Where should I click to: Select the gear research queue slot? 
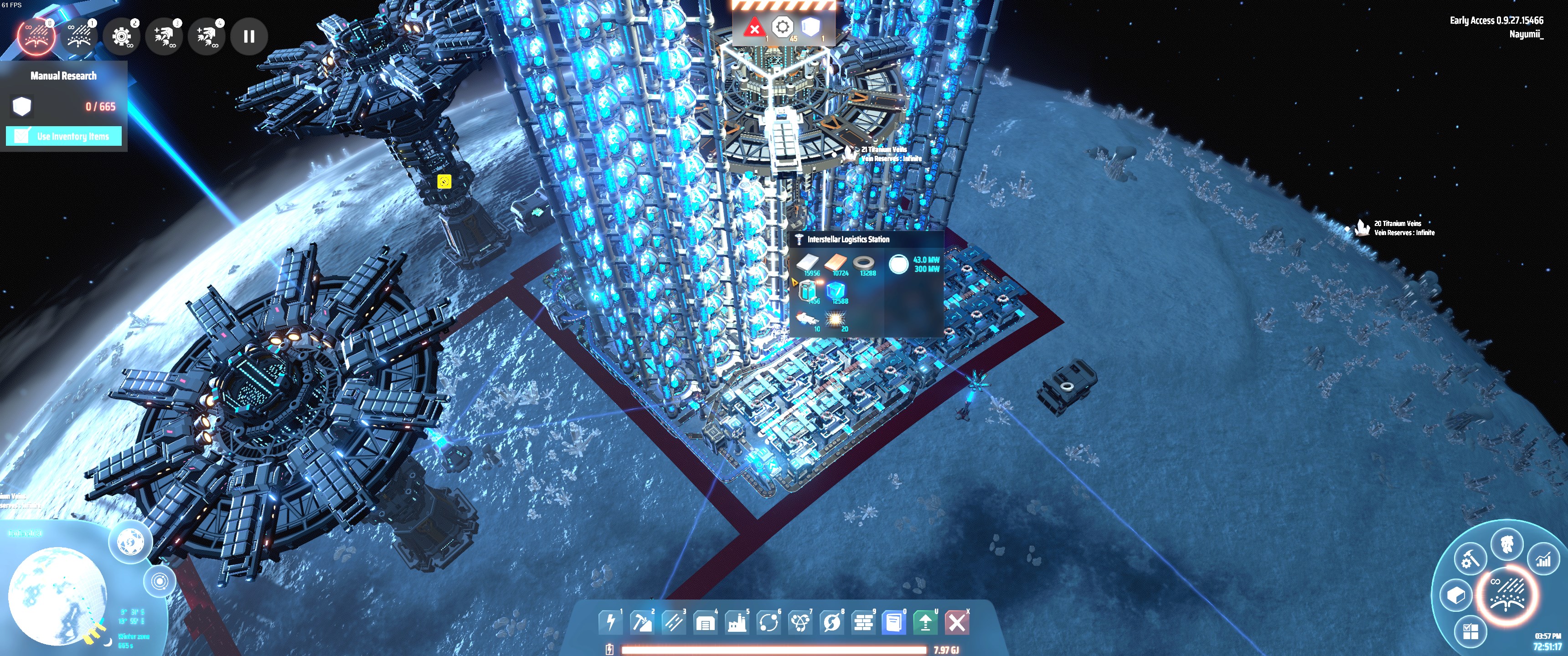click(x=121, y=36)
